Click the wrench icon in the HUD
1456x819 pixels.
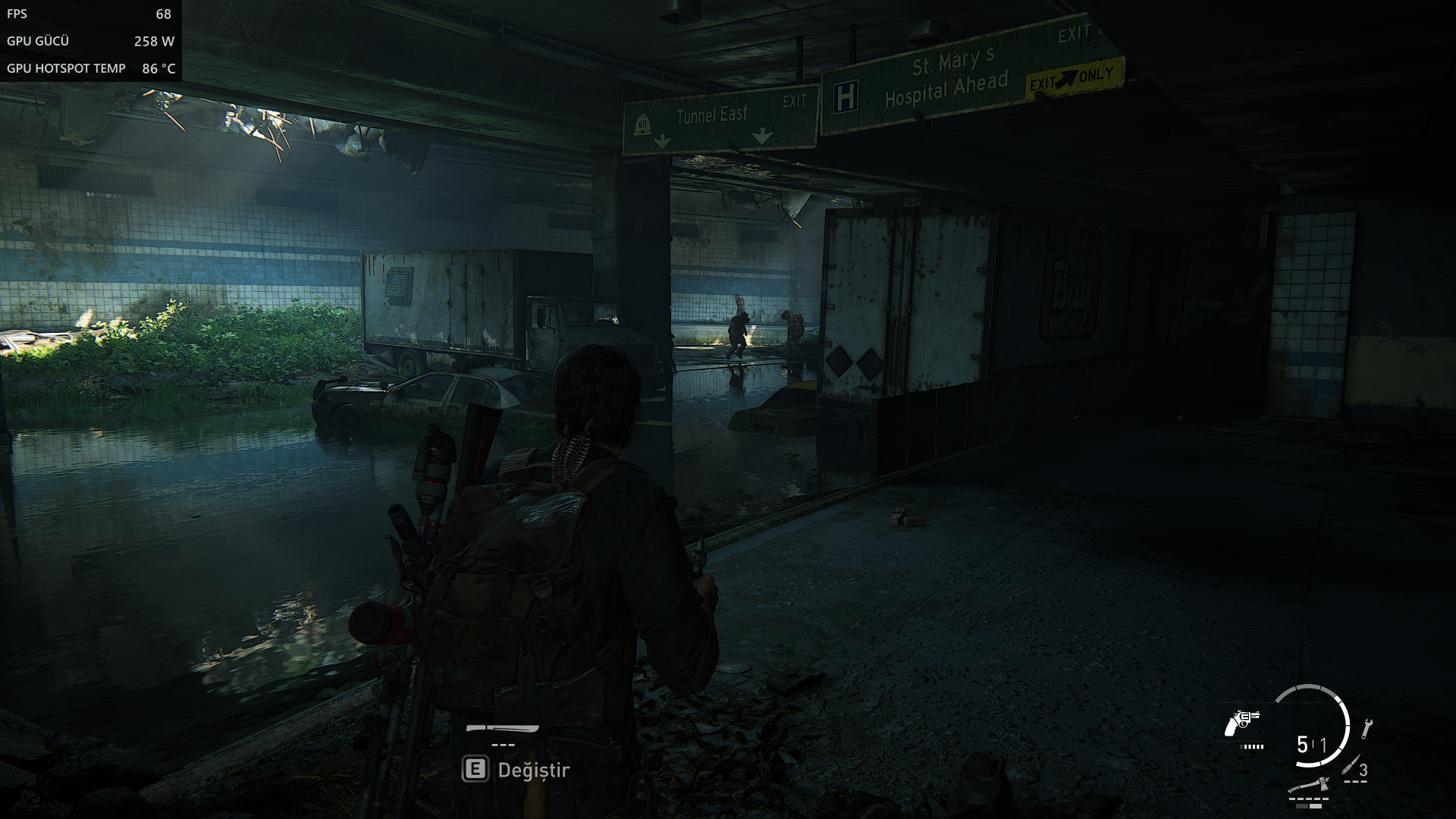[x=1367, y=728]
